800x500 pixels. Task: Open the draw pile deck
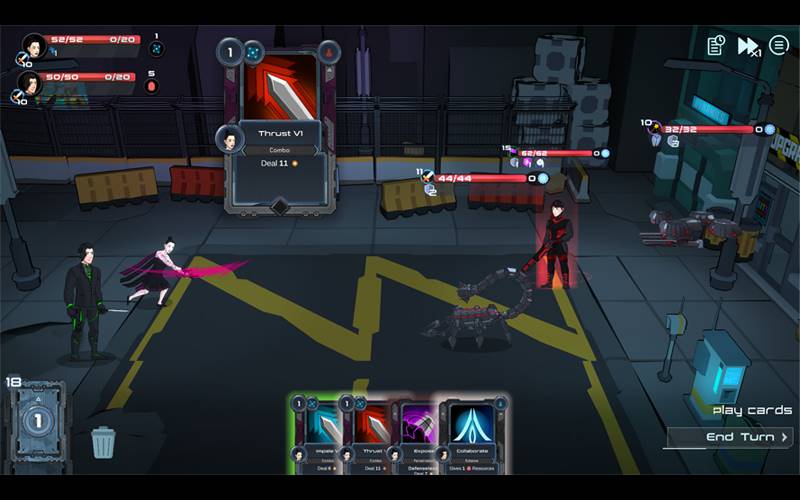[x=37, y=420]
